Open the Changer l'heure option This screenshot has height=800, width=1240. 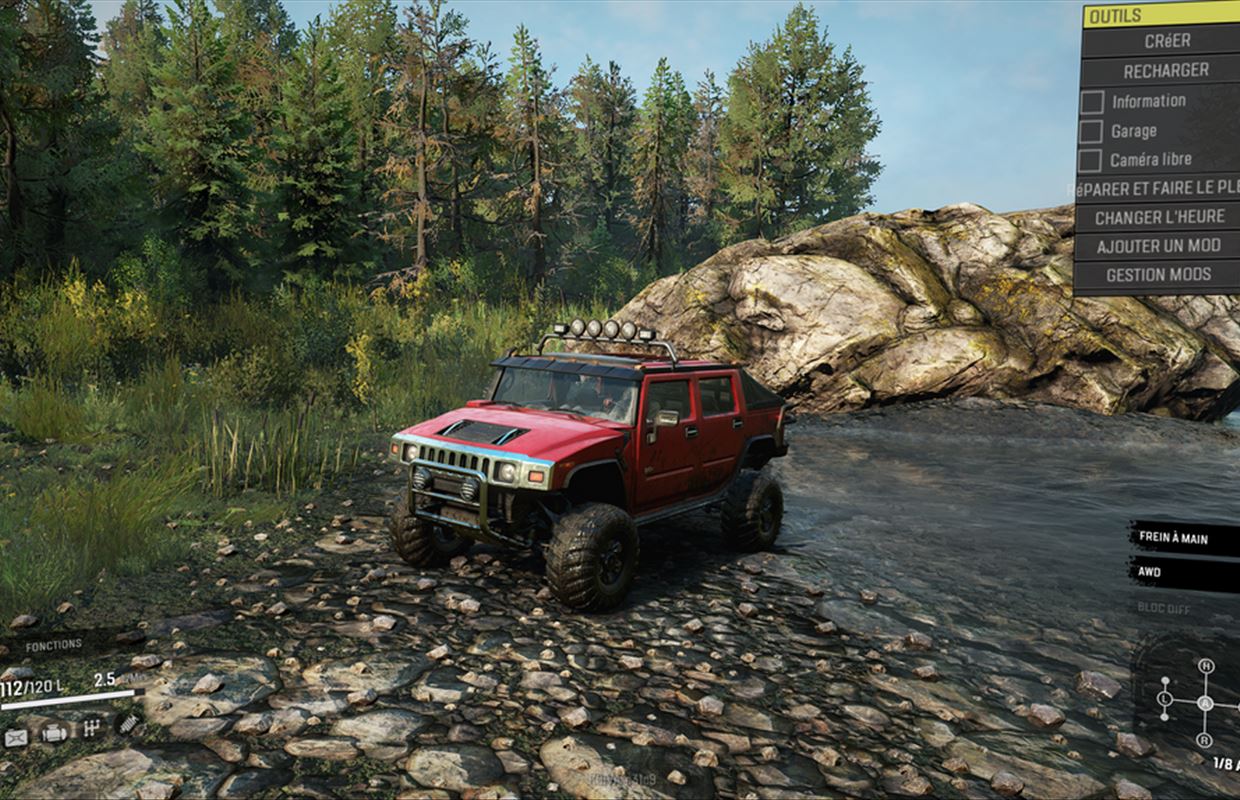(1158, 217)
